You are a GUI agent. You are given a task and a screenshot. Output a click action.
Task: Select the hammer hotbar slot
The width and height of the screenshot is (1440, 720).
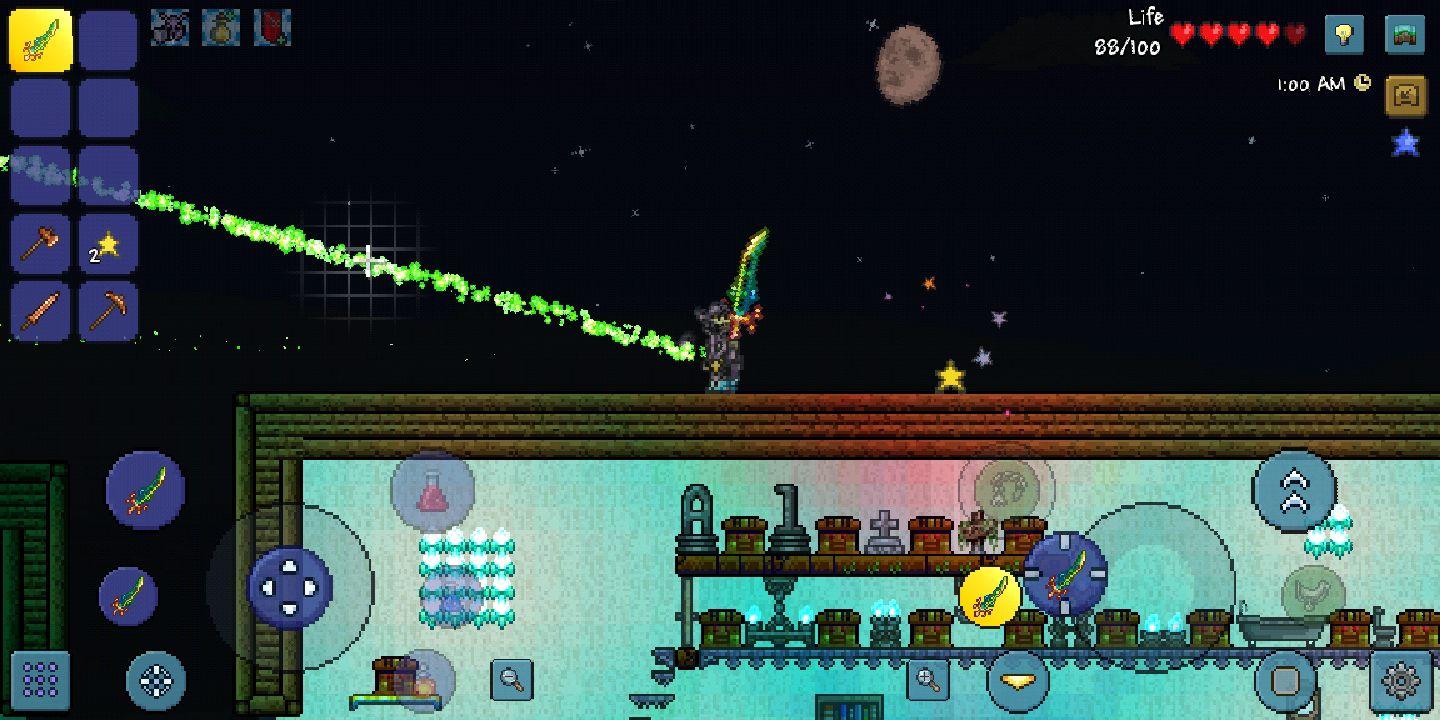pos(41,243)
